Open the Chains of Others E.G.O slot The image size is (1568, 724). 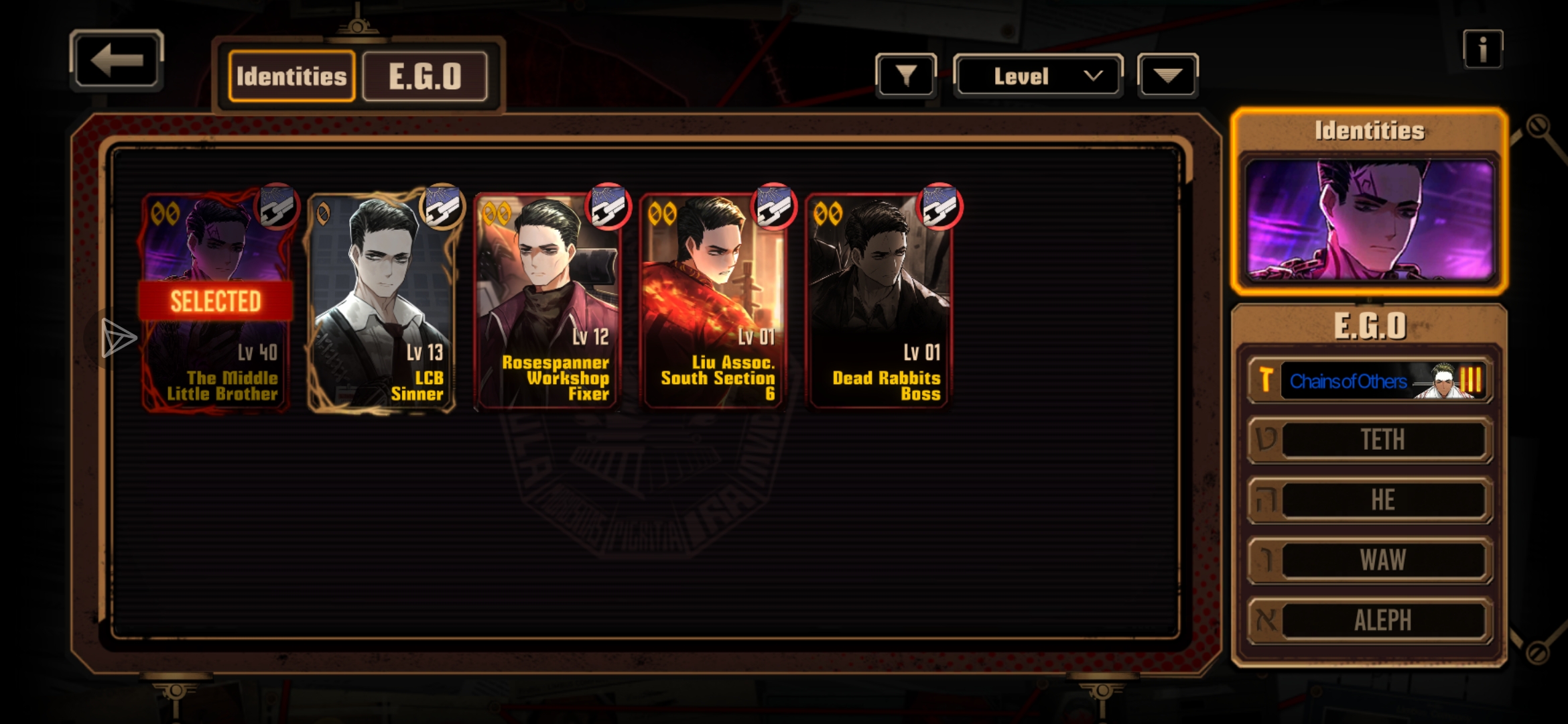pyautogui.click(x=1370, y=381)
